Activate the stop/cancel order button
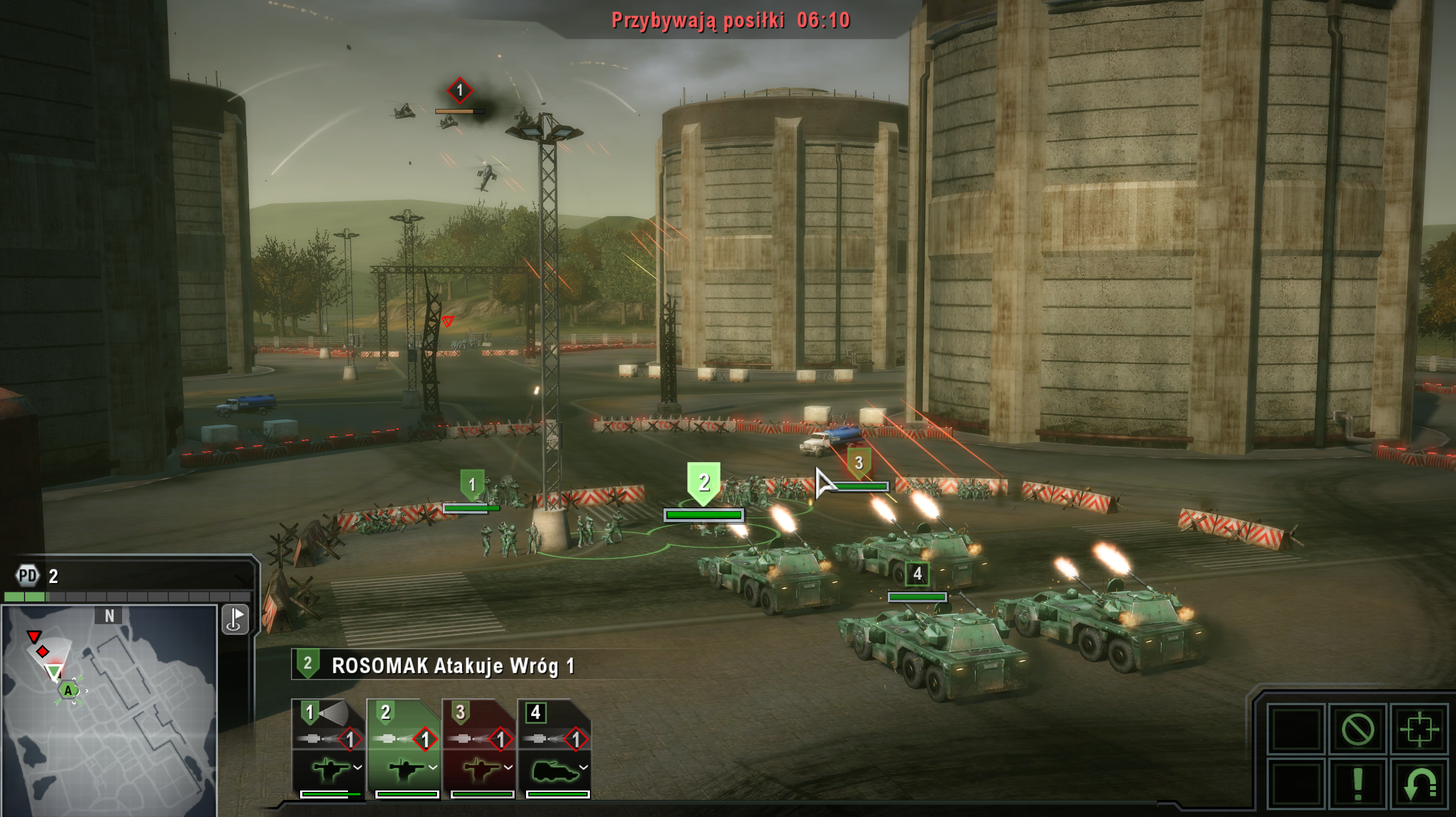1456x817 pixels. point(1357,729)
